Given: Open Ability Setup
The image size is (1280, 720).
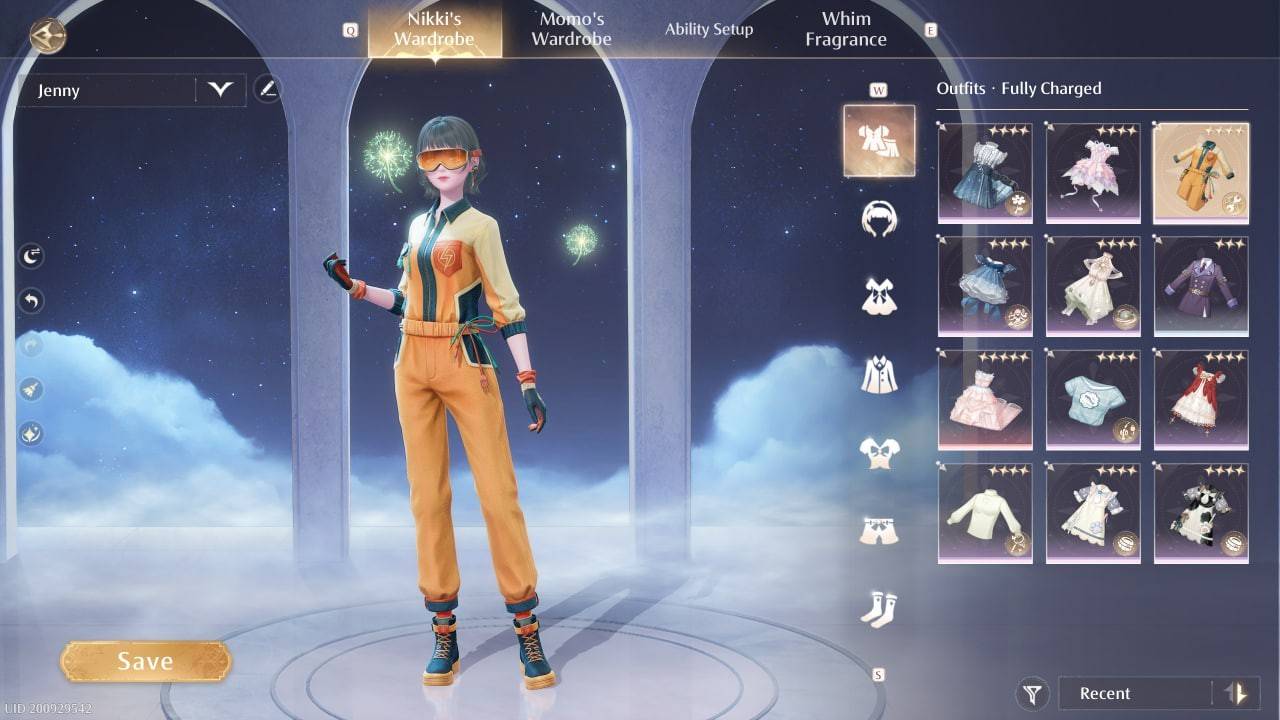Looking at the screenshot, I should pos(709,29).
